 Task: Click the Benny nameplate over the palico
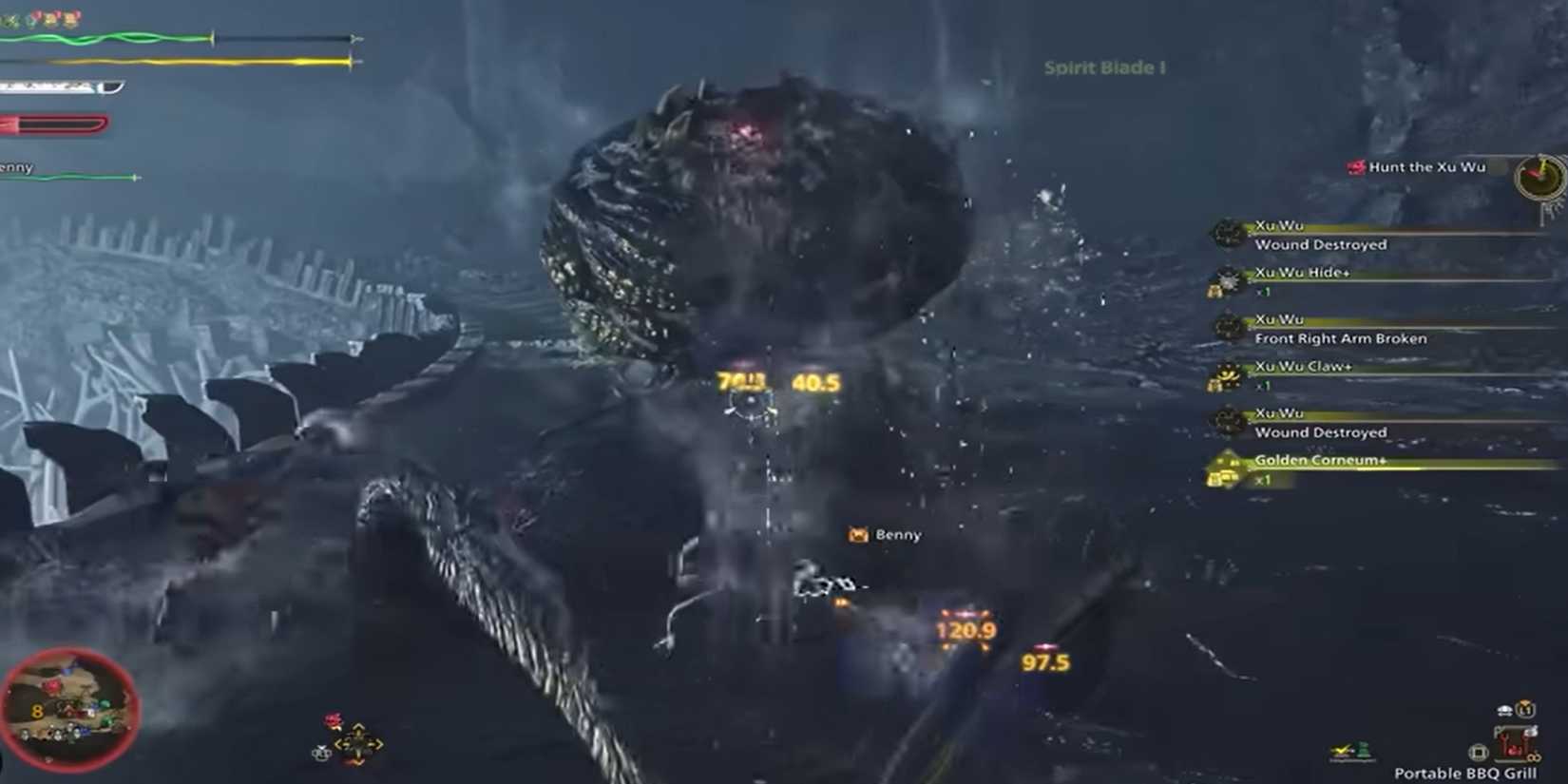tap(897, 535)
